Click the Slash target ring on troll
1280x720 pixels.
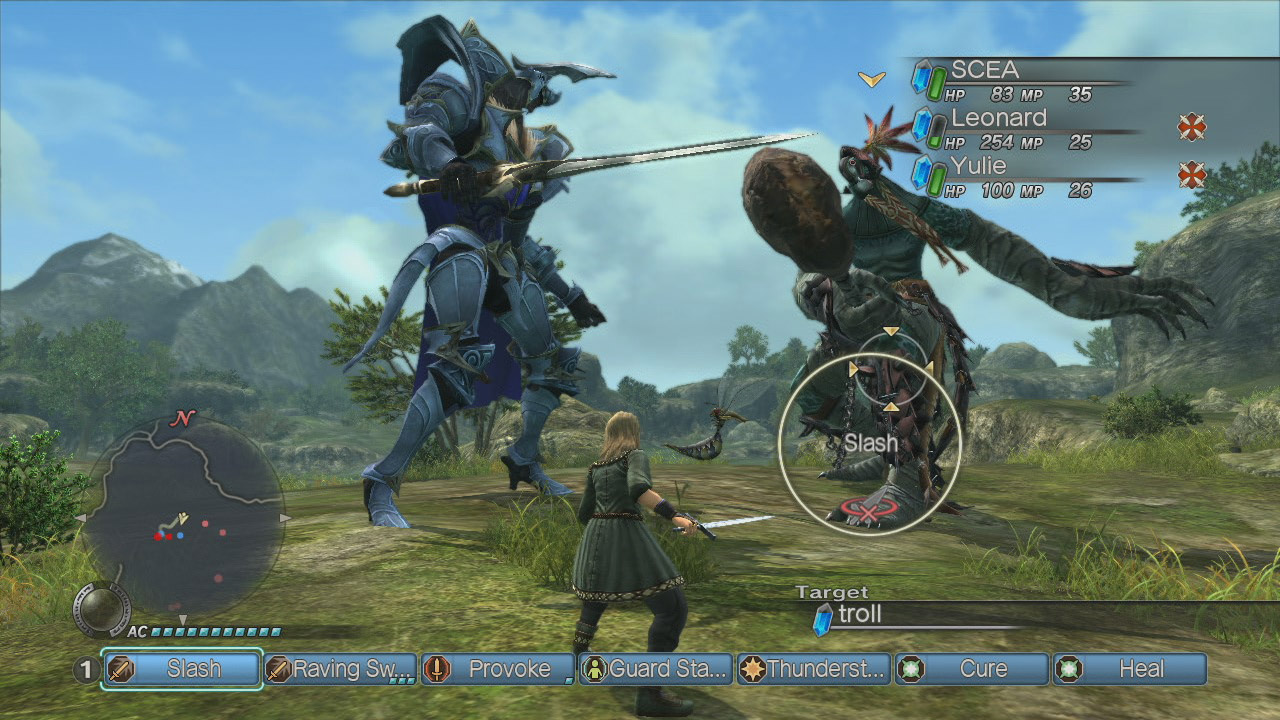pos(869,442)
